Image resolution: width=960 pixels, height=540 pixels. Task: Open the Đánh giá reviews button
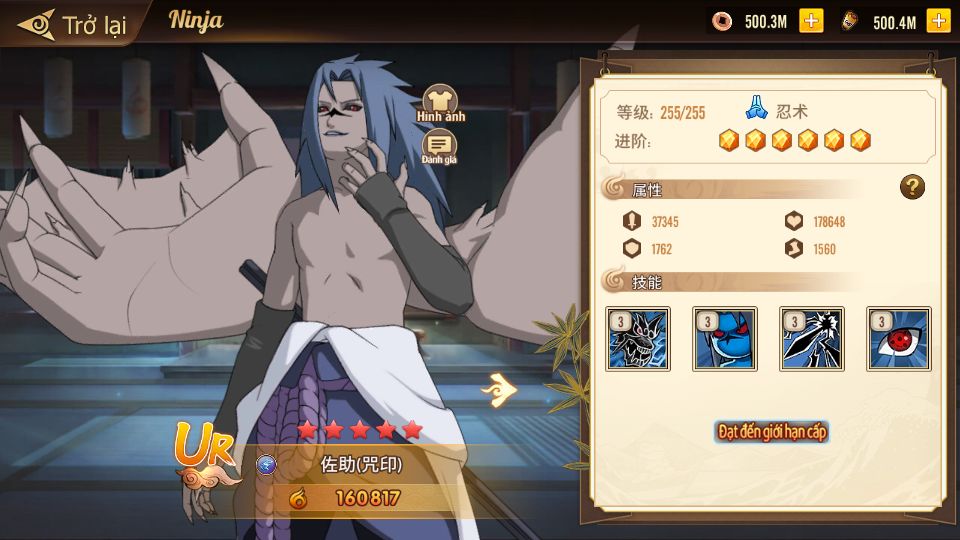tap(439, 147)
